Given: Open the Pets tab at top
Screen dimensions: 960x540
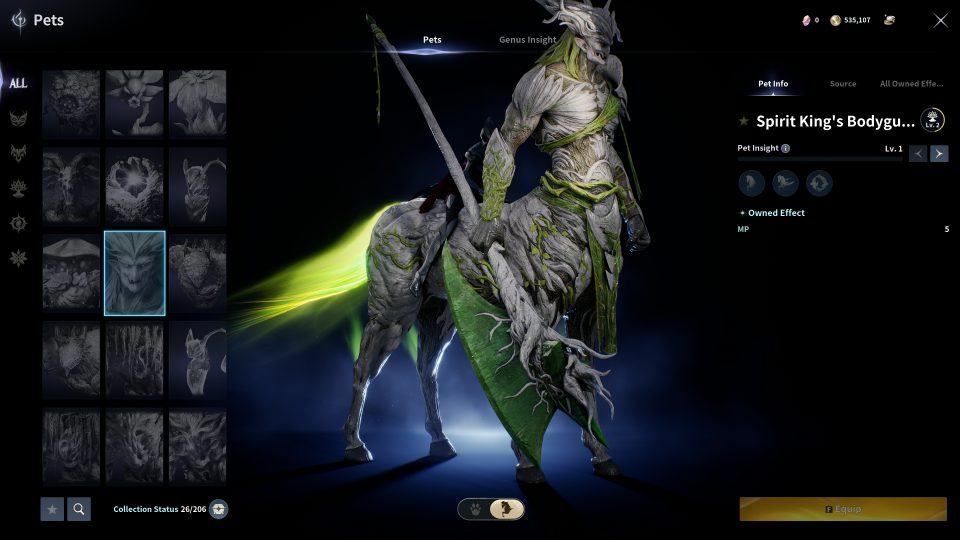Looking at the screenshot, I should pyautogui.click(x=432, y=40).
